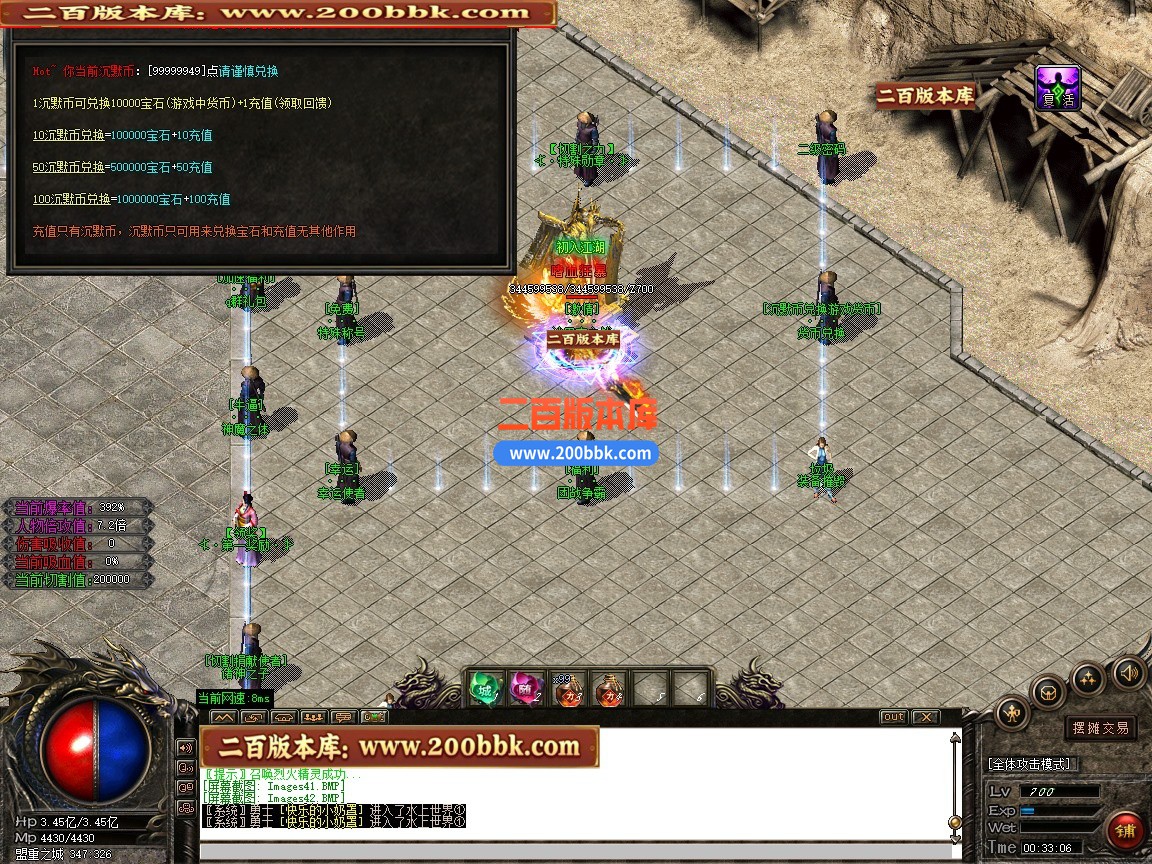
Task: Switch the 全体攻击模式 attack mode label
Action: (1030, 764)
